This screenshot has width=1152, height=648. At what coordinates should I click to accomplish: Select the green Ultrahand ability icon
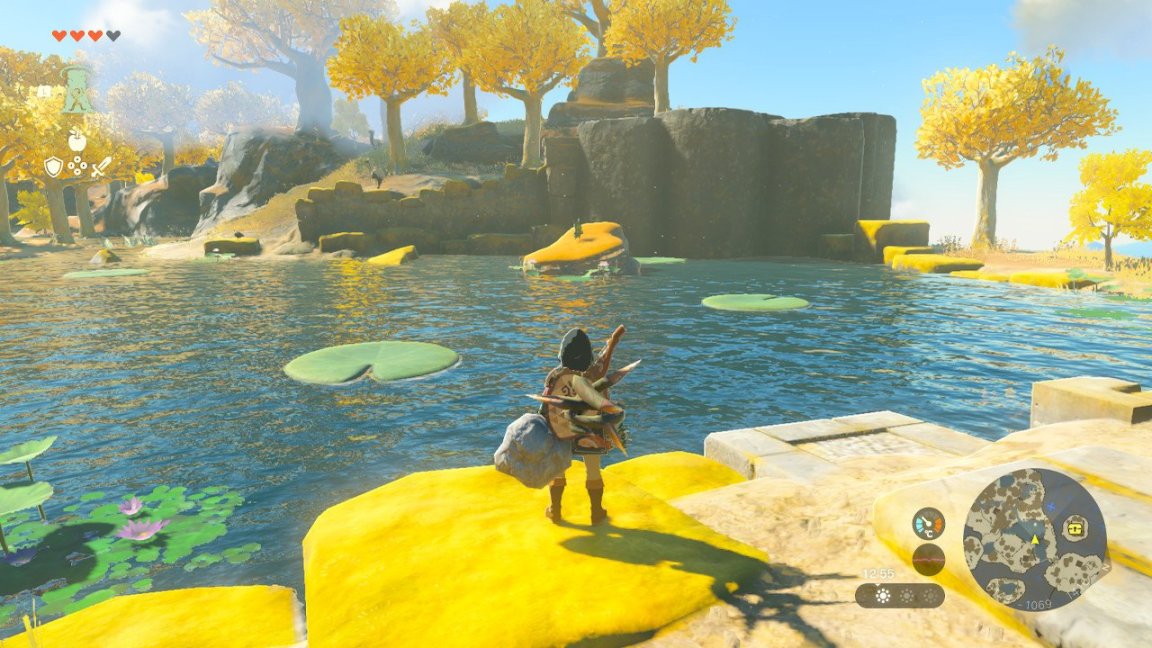coord(77,90)
